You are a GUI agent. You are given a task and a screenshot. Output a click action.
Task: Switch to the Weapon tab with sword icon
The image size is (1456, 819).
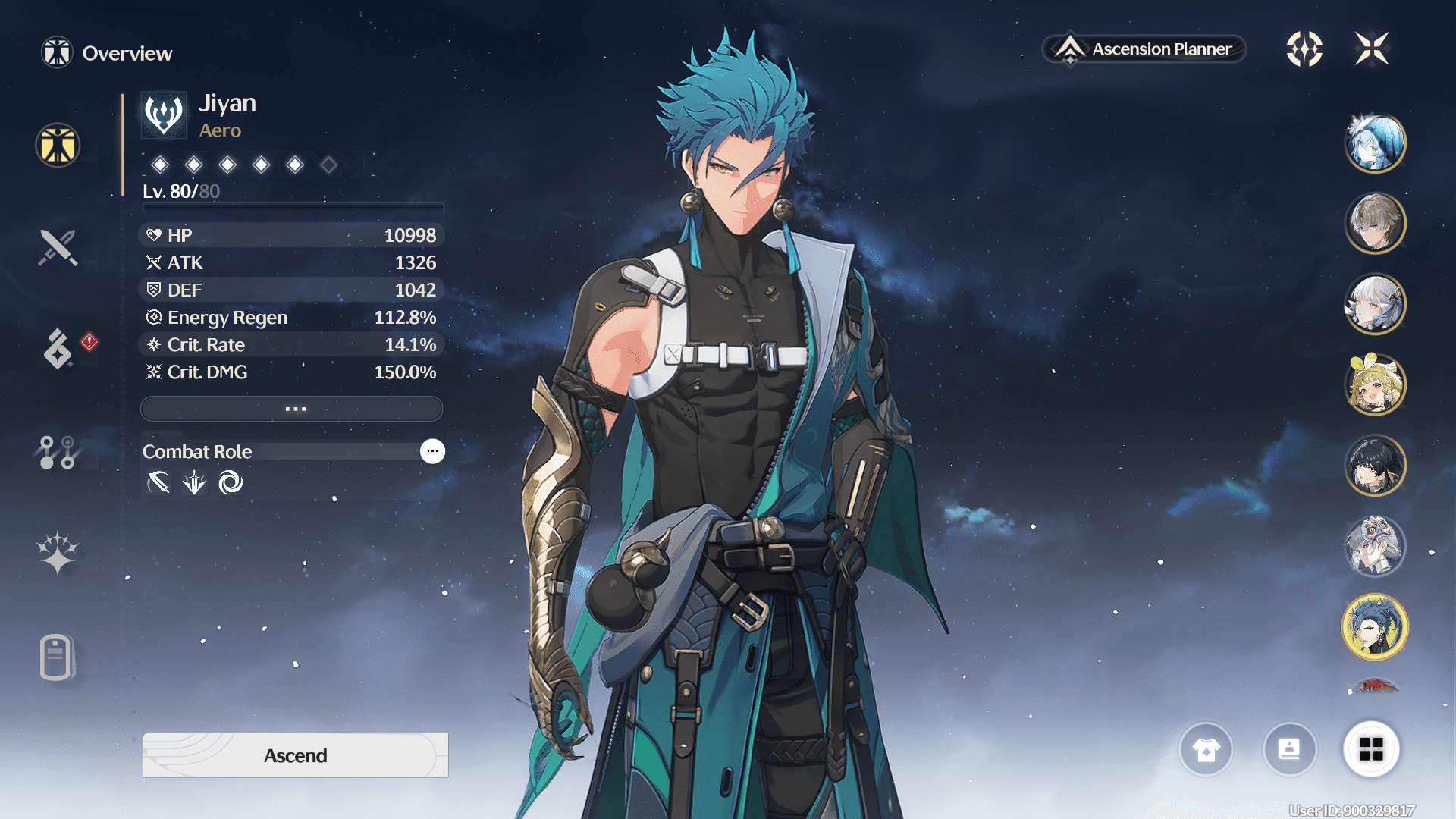[x=58, y=247]
